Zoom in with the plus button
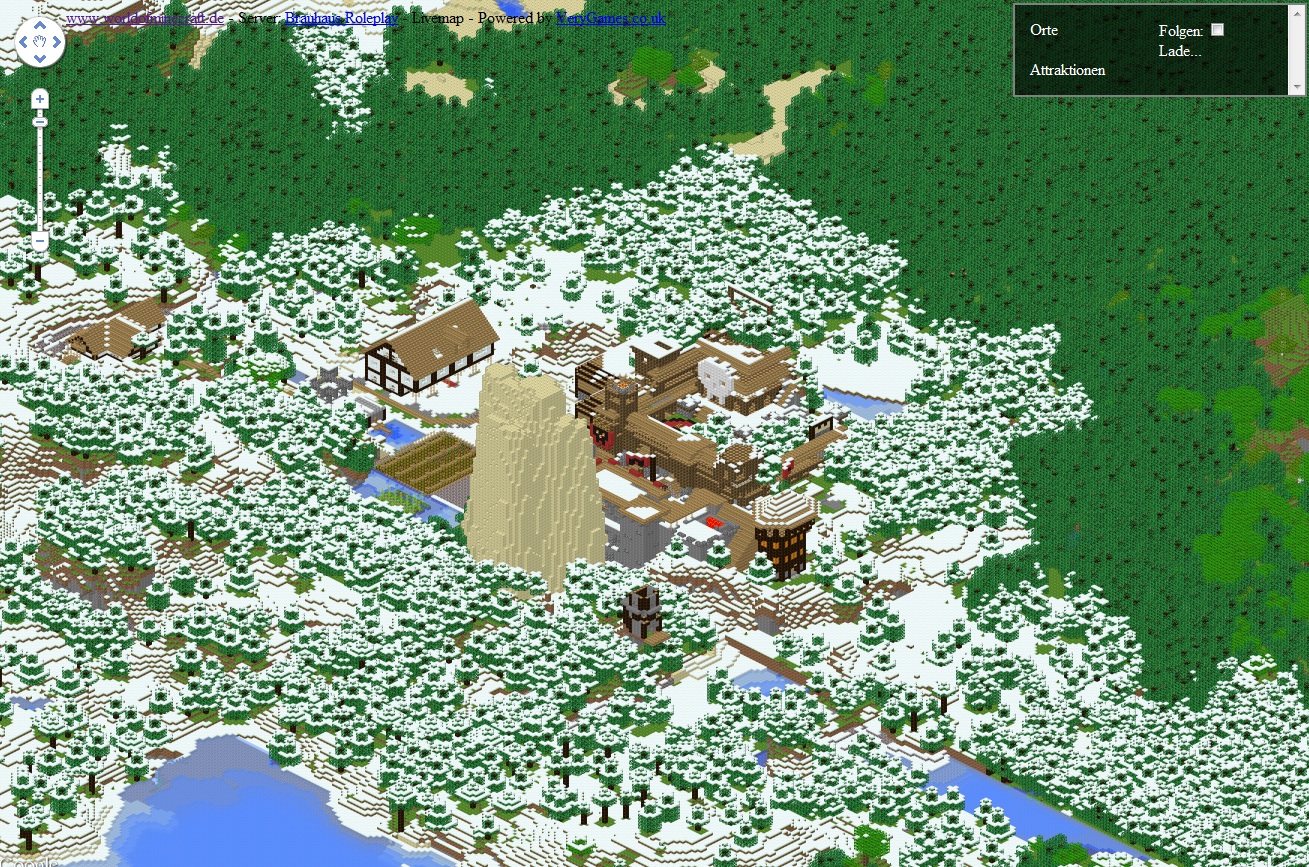 [40, 99]
